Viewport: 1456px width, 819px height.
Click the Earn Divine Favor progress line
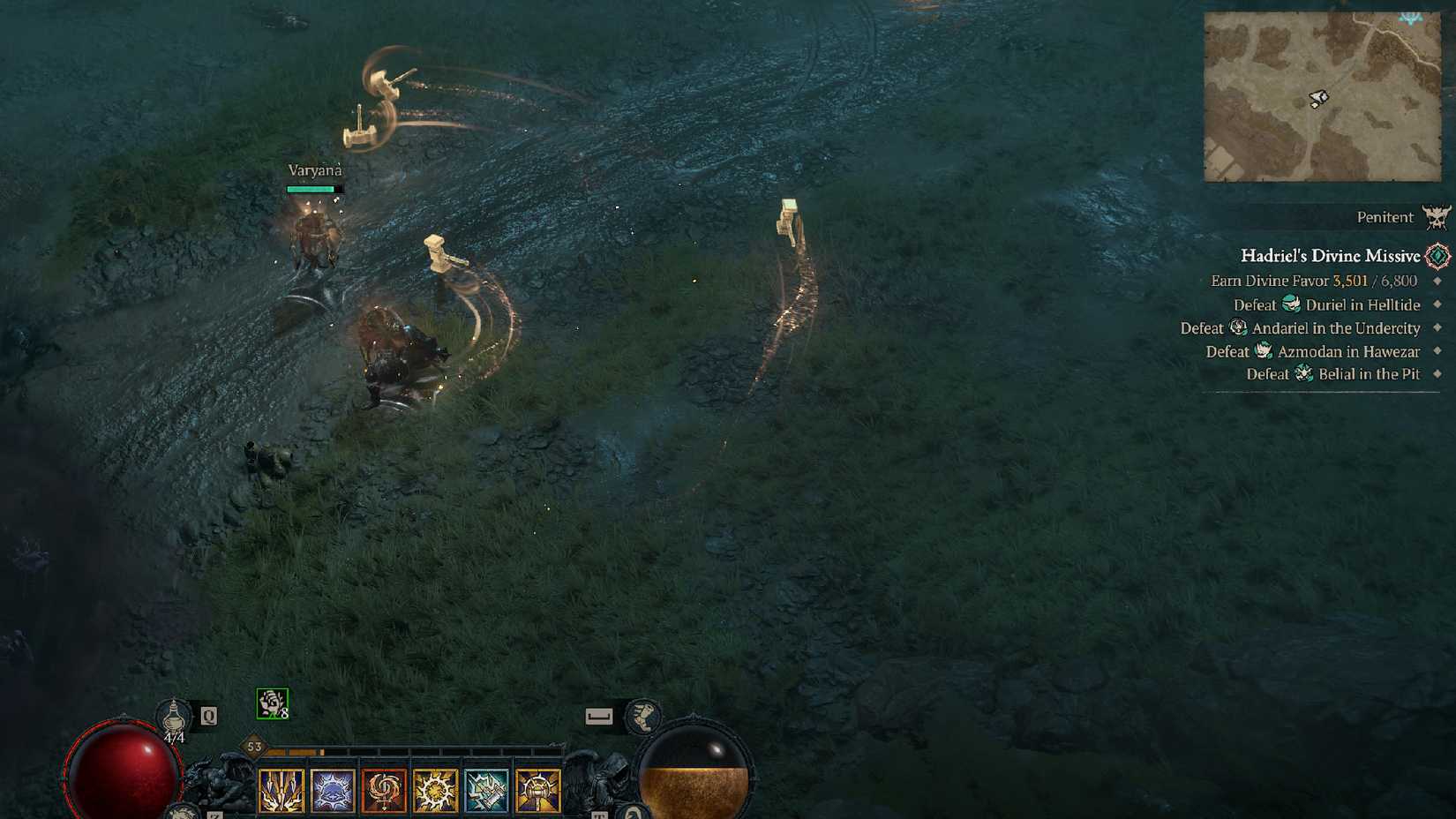pyautogui.click(x=1314, y=281)
